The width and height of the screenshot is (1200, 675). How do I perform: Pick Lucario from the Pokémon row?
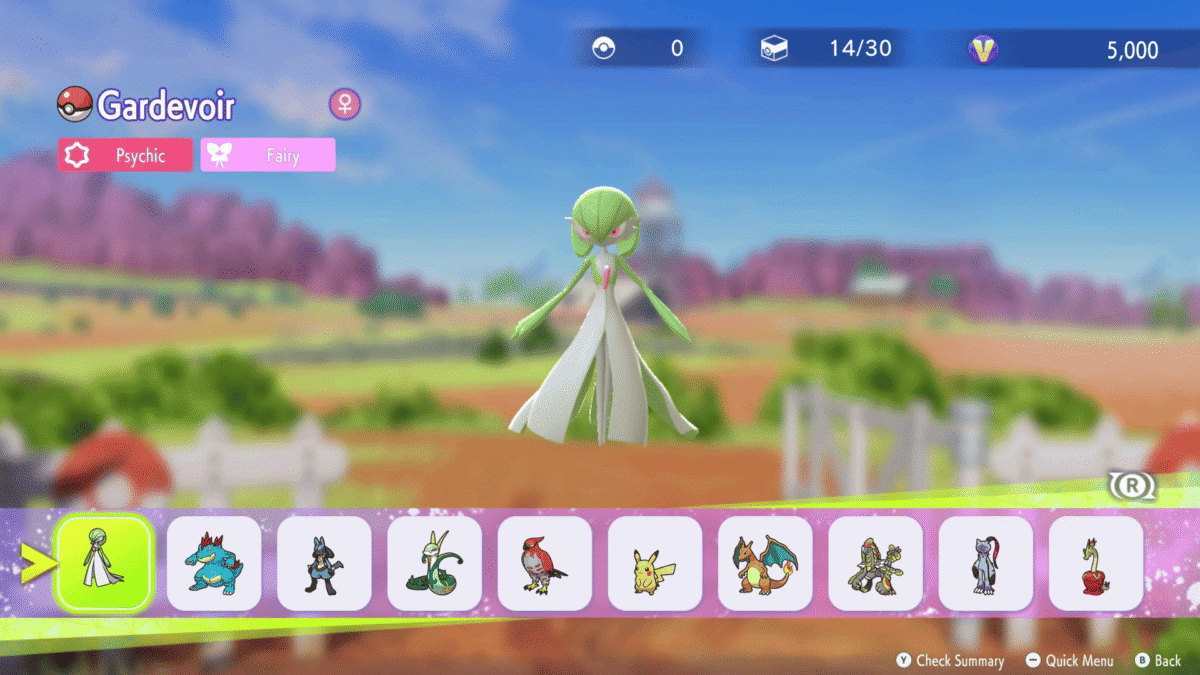[x=324, y=563]
